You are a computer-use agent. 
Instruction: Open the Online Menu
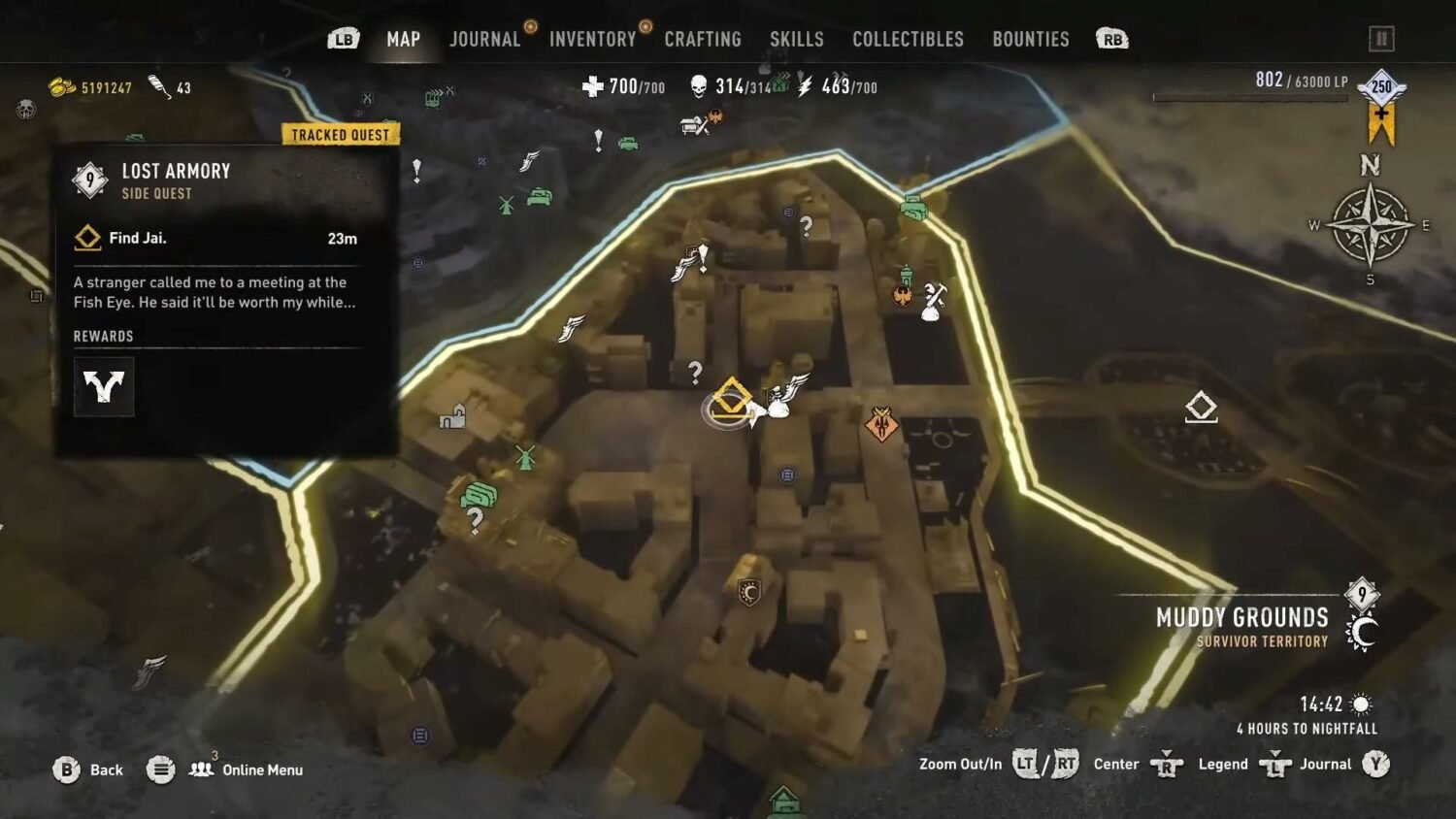click(247, 770)
